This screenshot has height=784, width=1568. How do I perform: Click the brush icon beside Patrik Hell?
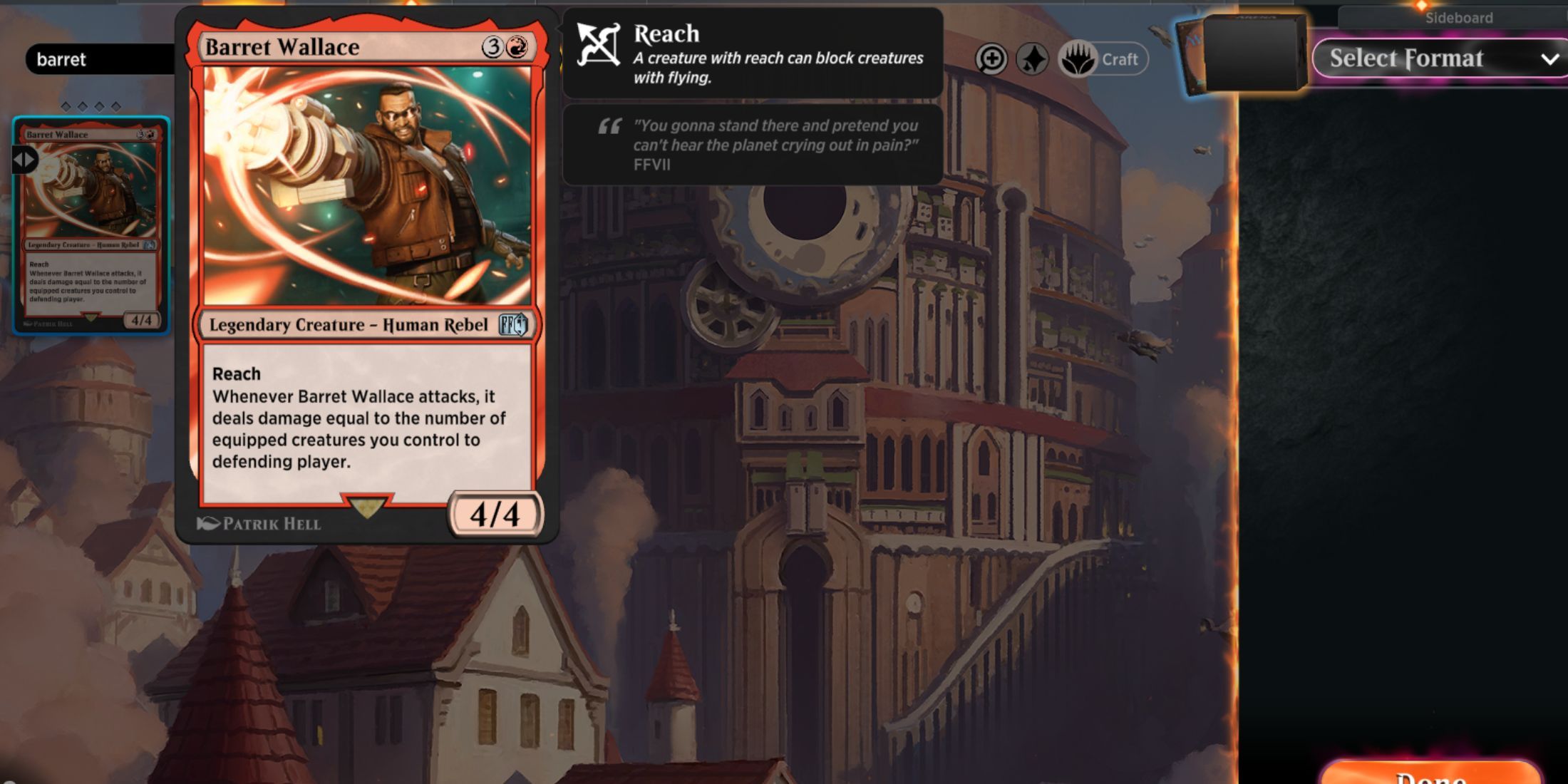pyautogui.click(x=207, y=522)
